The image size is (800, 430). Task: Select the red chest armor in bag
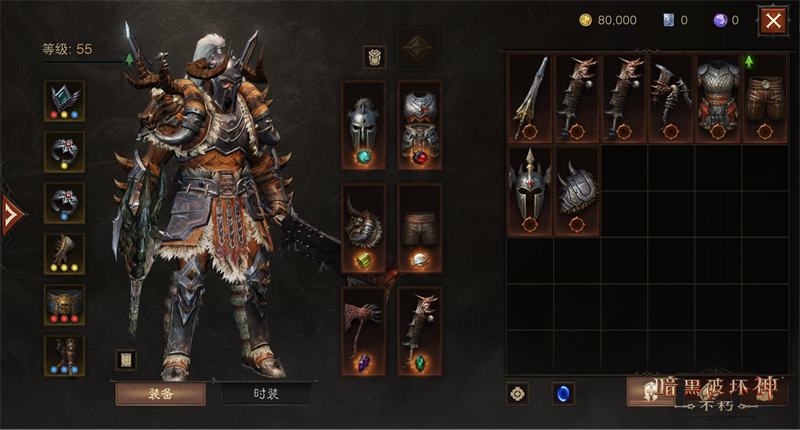(x=719, y=97)
